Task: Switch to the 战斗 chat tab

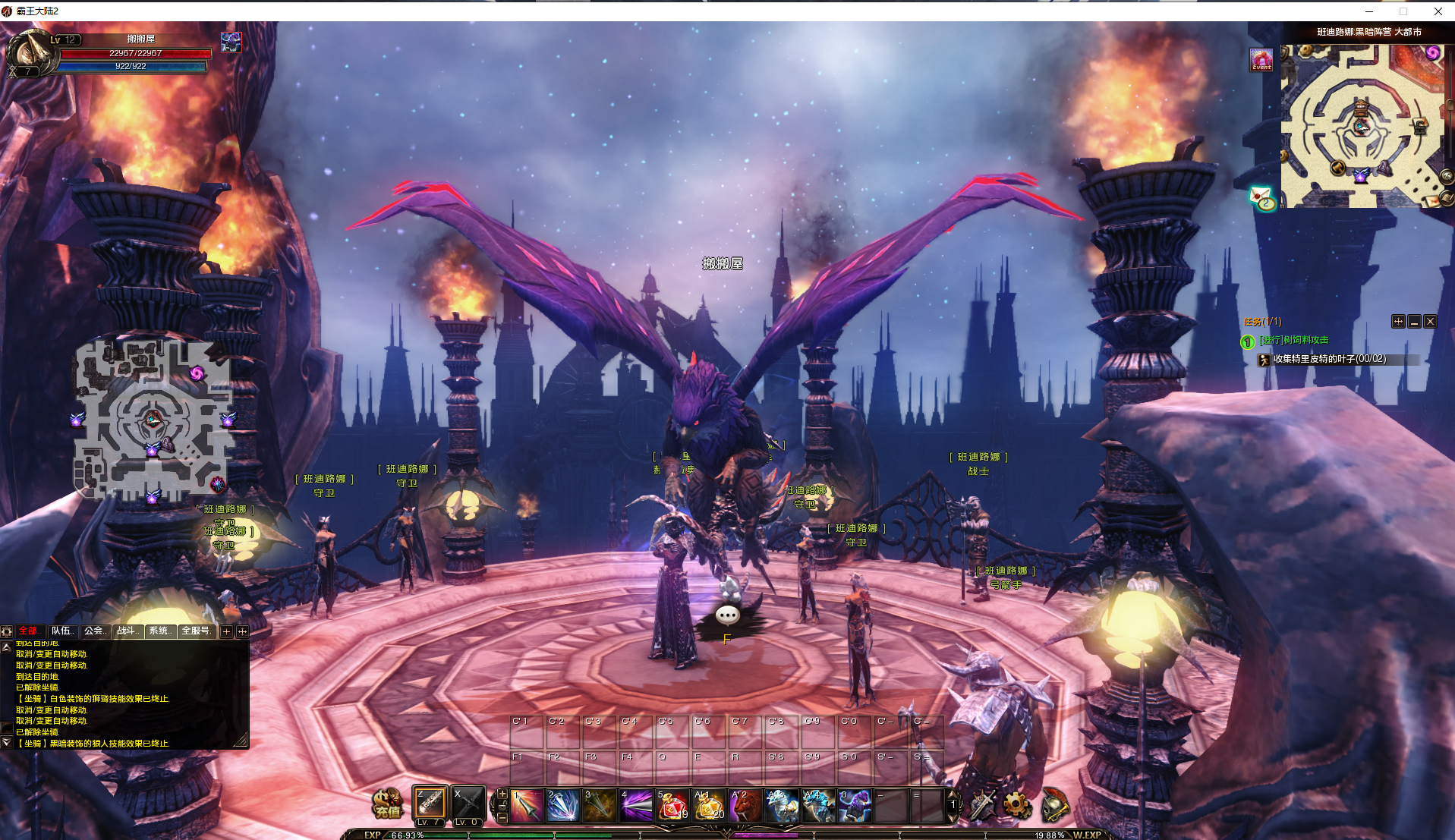Action: pyautogui.click(x=128, y=631)
